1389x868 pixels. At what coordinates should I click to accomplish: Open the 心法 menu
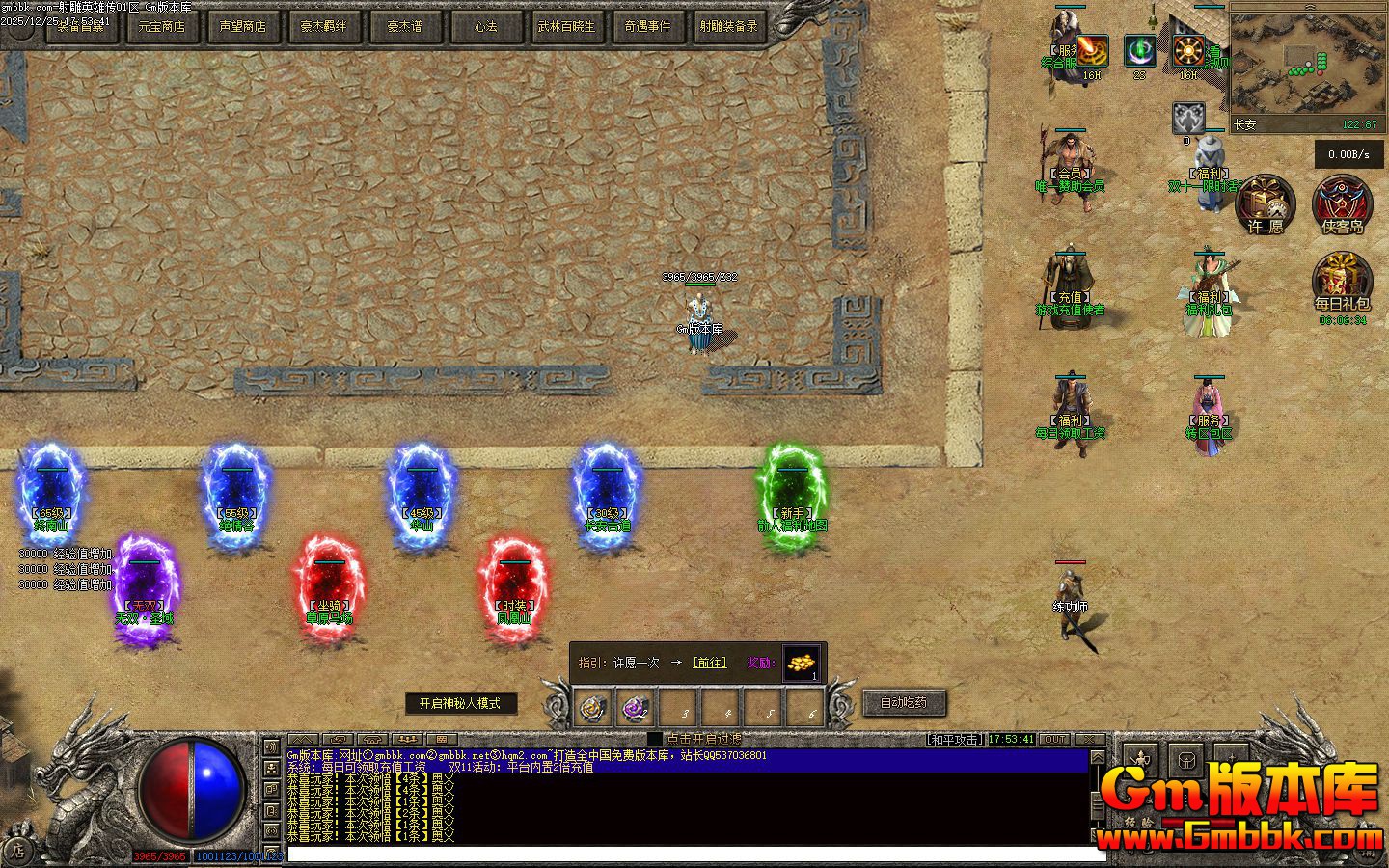click(486, 27)
